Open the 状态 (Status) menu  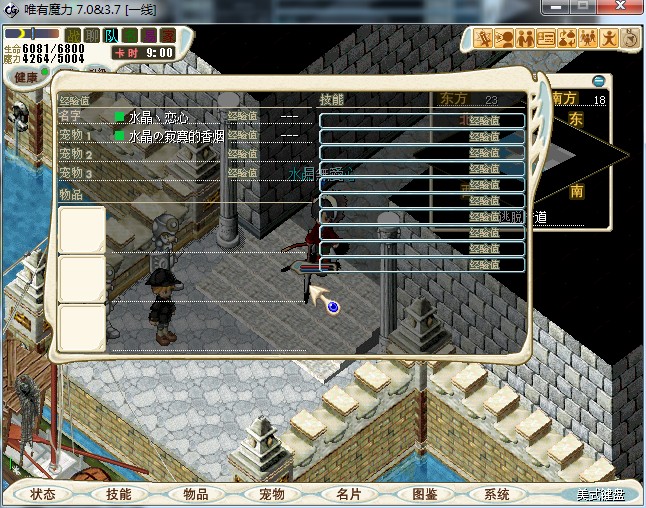coord(43,494)
